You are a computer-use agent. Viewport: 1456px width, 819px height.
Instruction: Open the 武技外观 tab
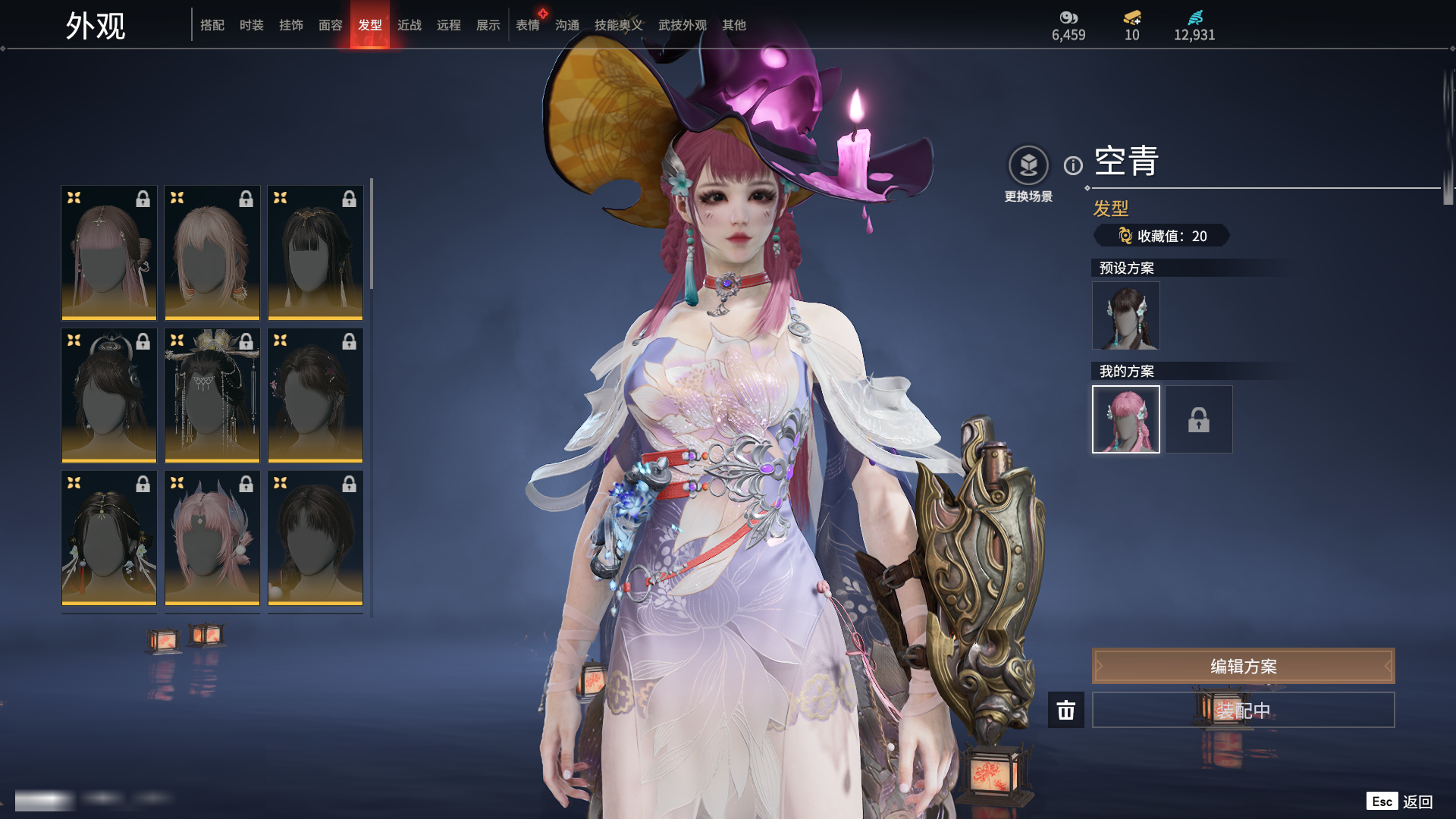coord(682,25)
